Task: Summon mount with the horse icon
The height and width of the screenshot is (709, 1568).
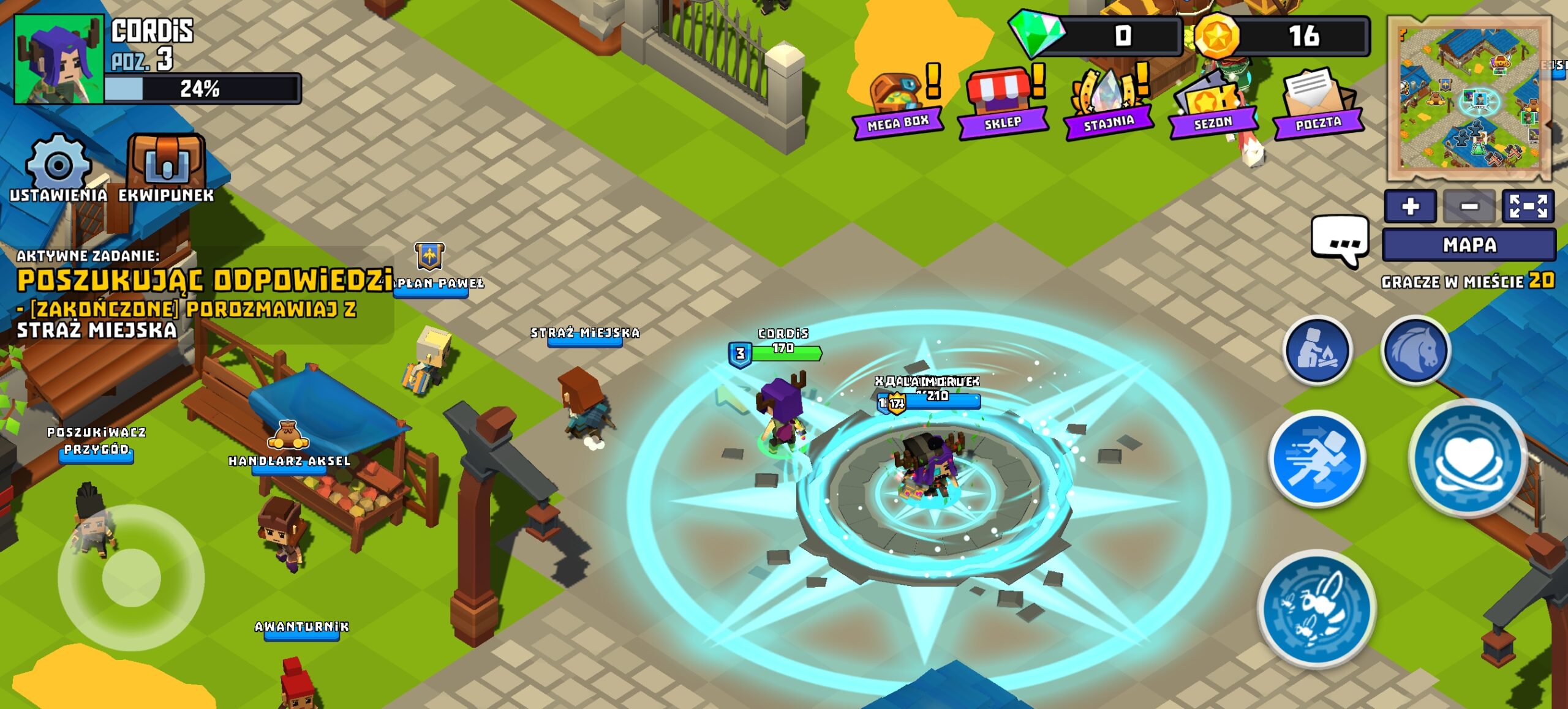Action: coord(1415,350)
